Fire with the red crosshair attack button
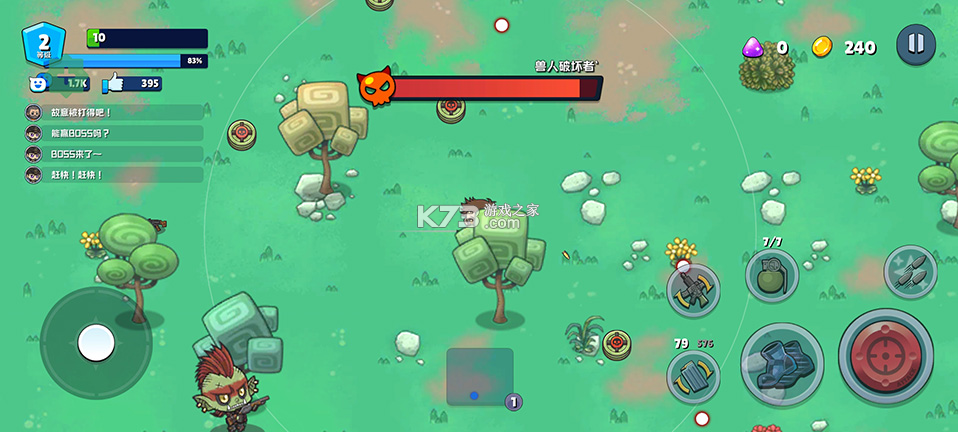The width and height of the screenshot is (958, 432). coord(885,355)
